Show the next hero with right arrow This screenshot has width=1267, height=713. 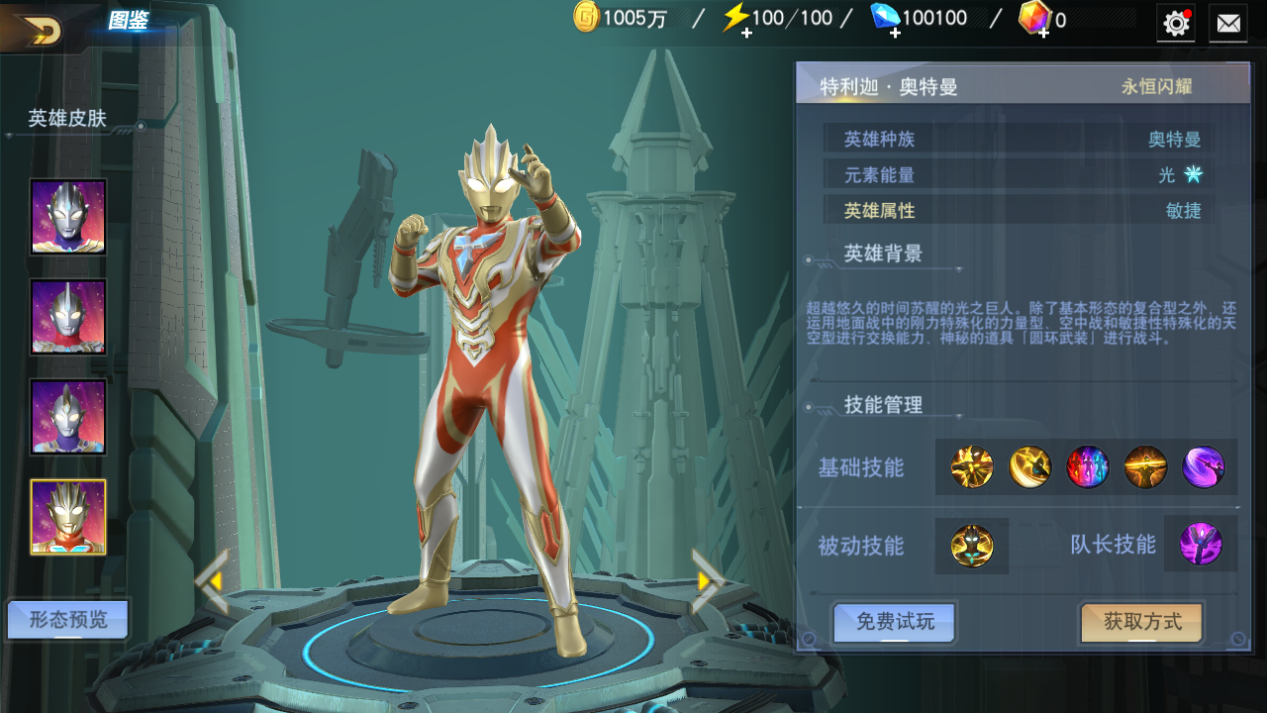(706, 581)
